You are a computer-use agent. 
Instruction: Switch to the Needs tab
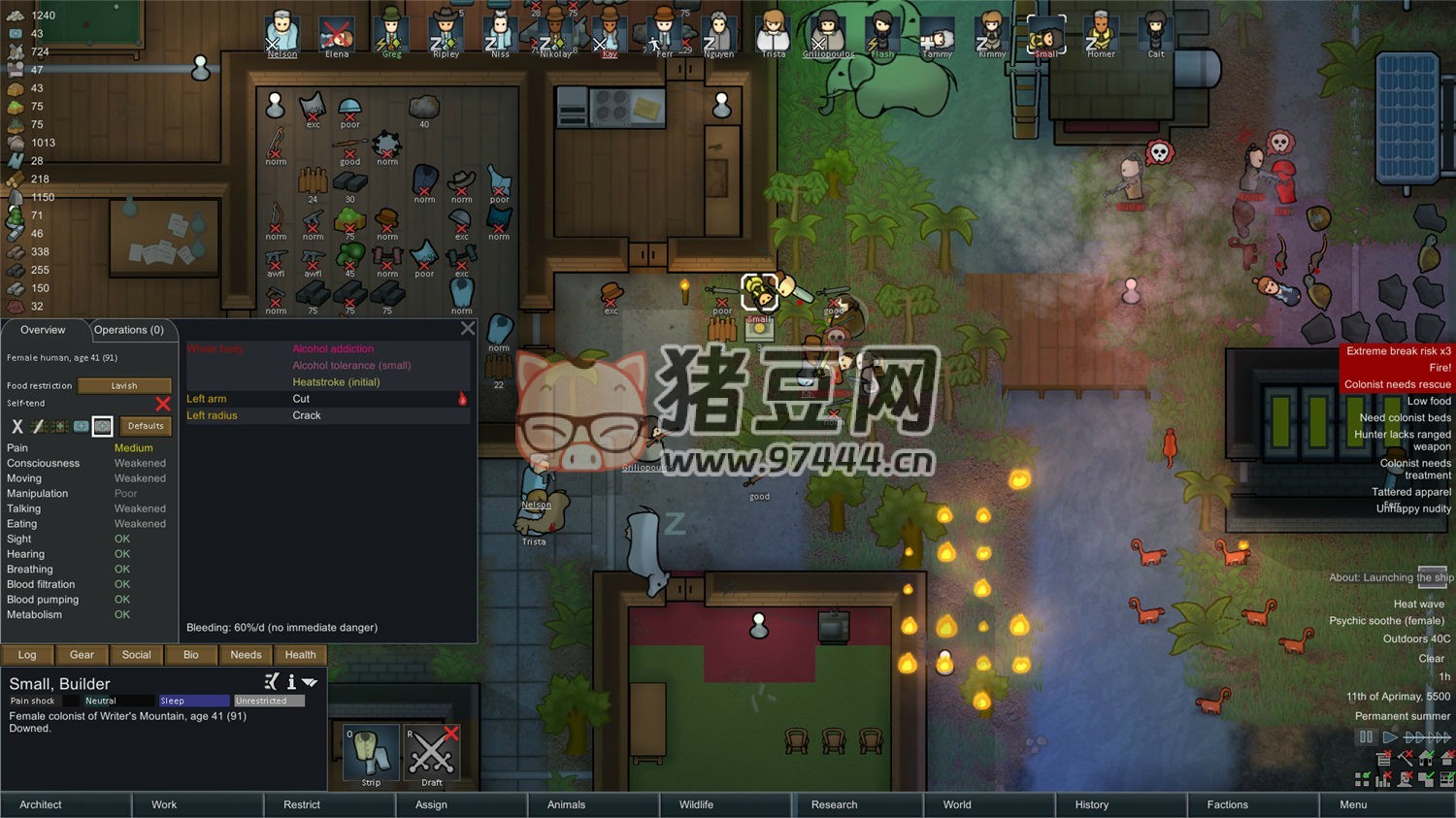(x=246, y=655)
